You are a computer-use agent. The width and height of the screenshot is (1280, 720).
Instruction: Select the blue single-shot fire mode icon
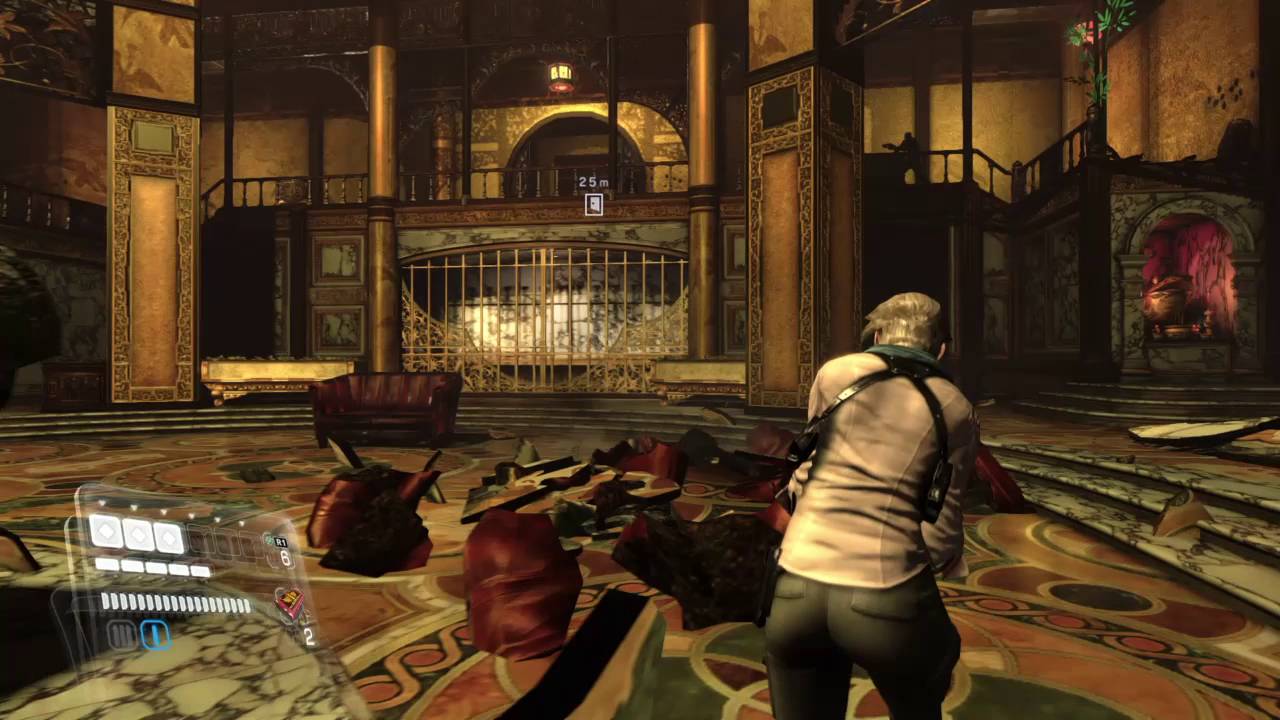(x=154, y=634)
